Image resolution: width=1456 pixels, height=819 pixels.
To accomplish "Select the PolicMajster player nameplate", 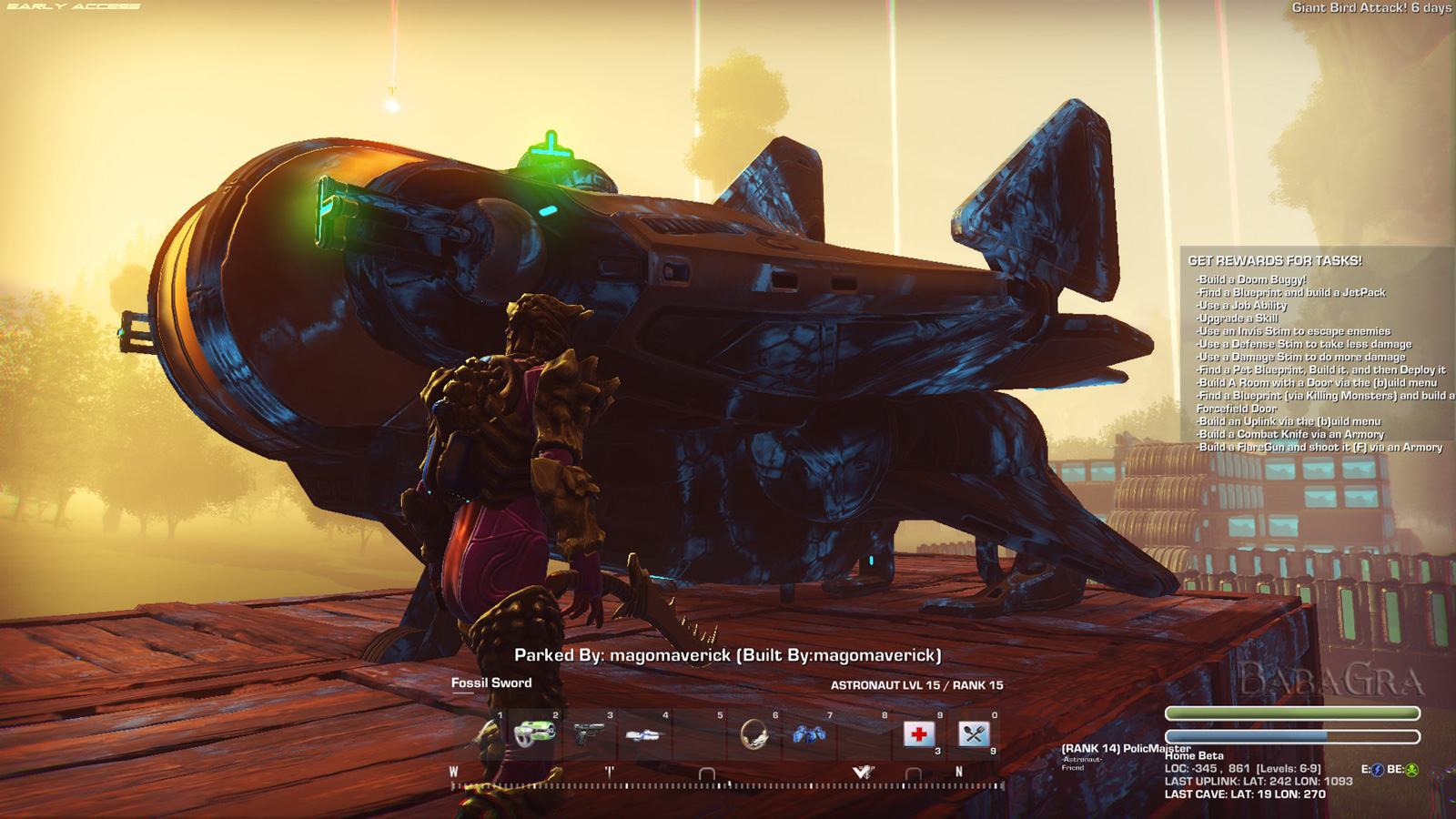I will click(x=1126, y=748).
